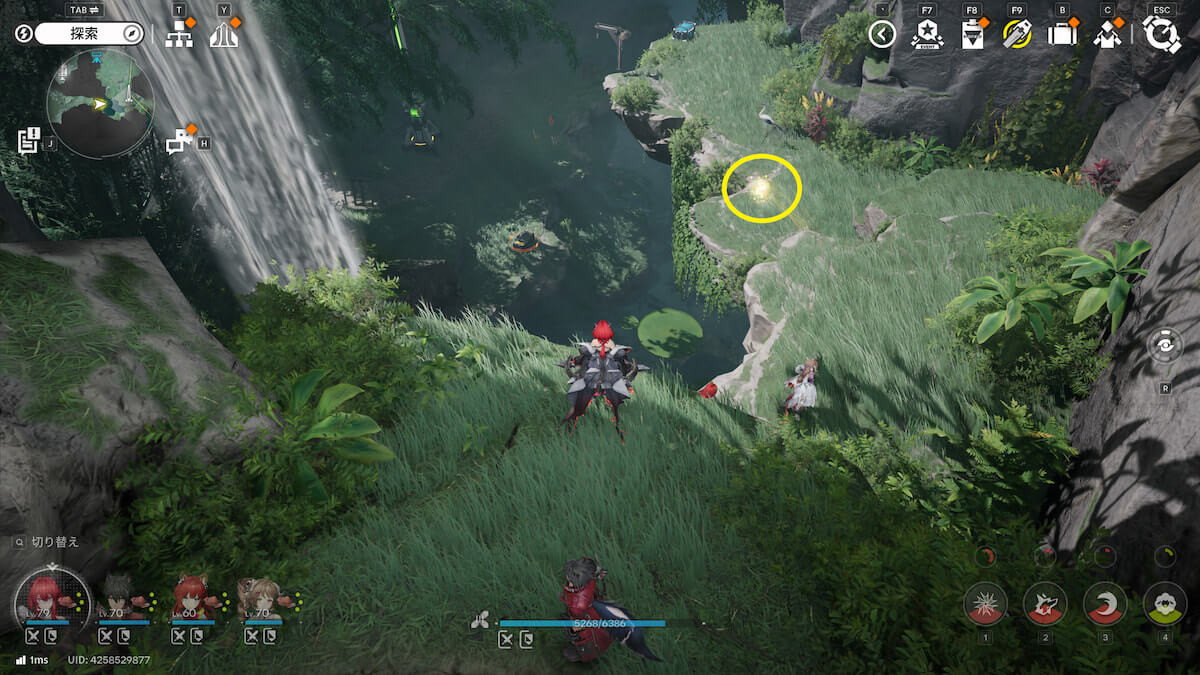Activate the third skill with crescent slash icon
1200x675 pixels.
[1105, 604]
